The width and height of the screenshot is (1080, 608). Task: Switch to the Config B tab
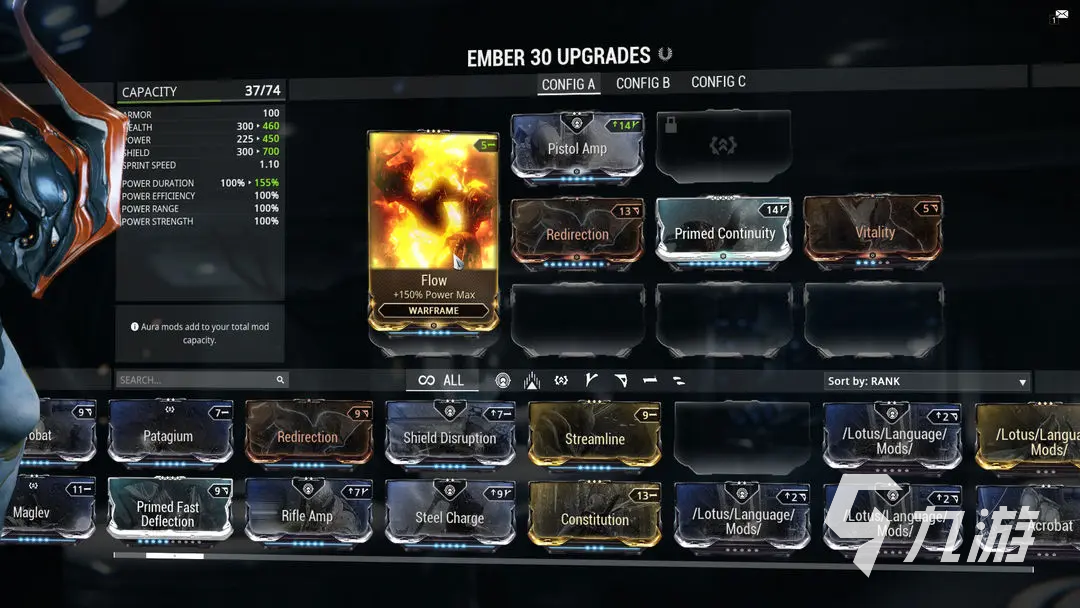pos(643,83)
